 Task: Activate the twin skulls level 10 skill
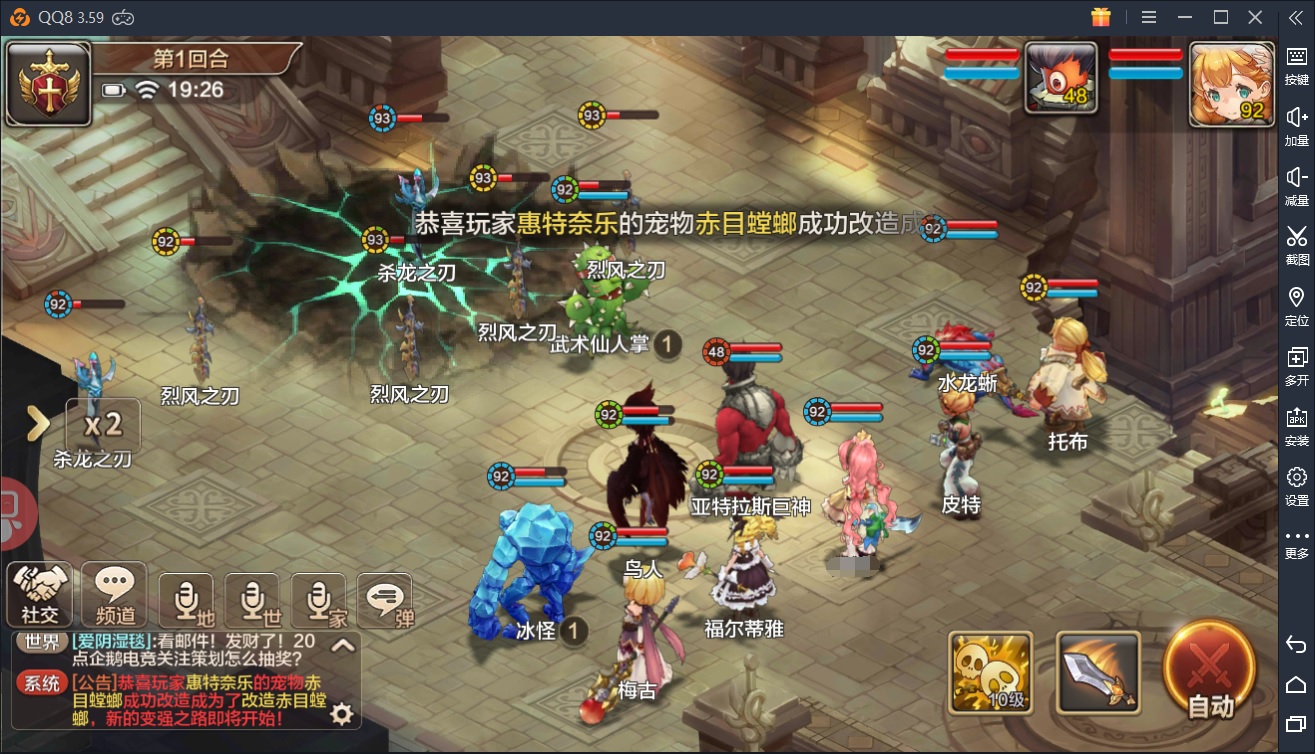click(990, 672)
